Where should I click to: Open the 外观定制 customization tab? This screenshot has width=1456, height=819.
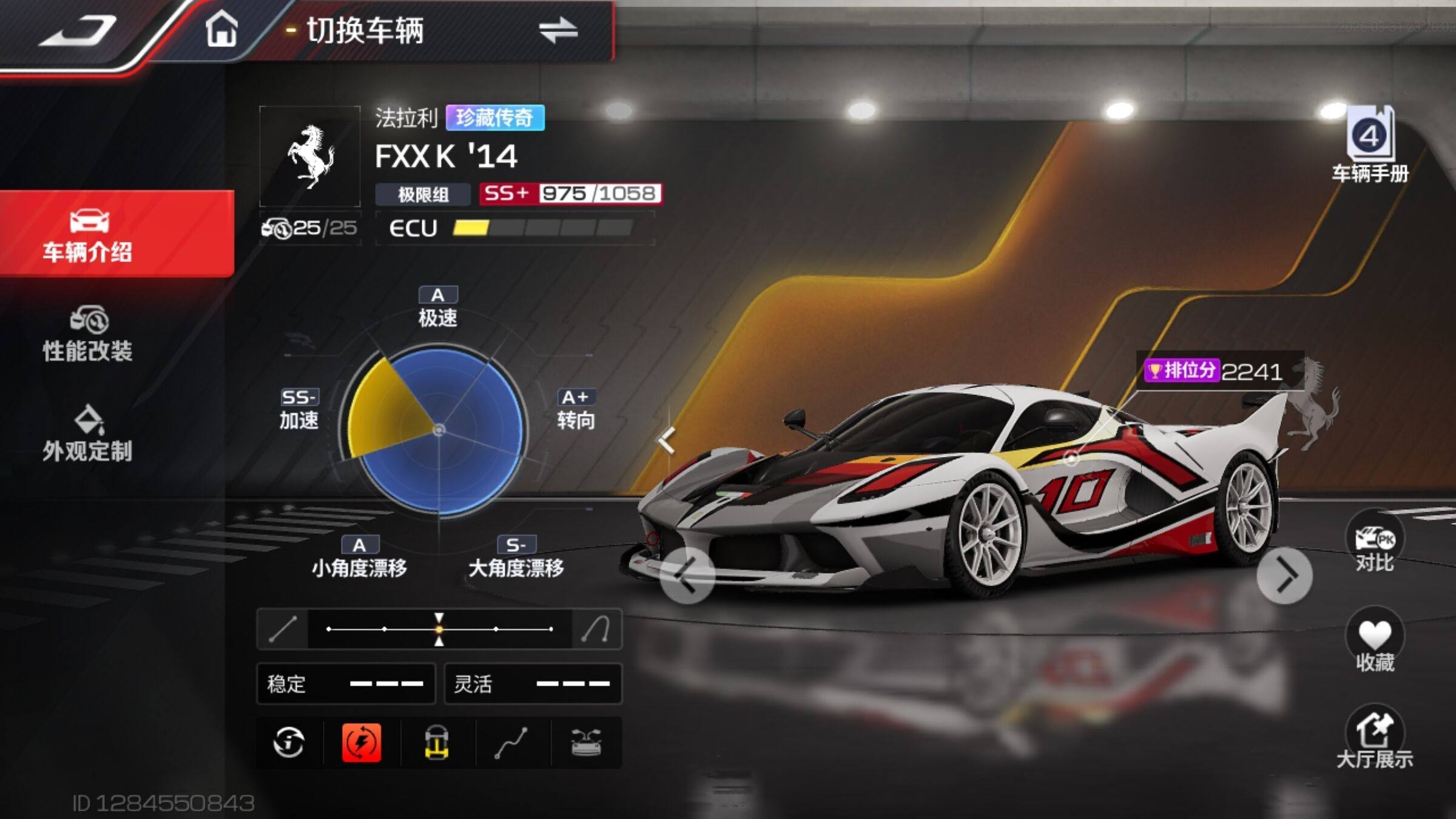coord(88,434)
